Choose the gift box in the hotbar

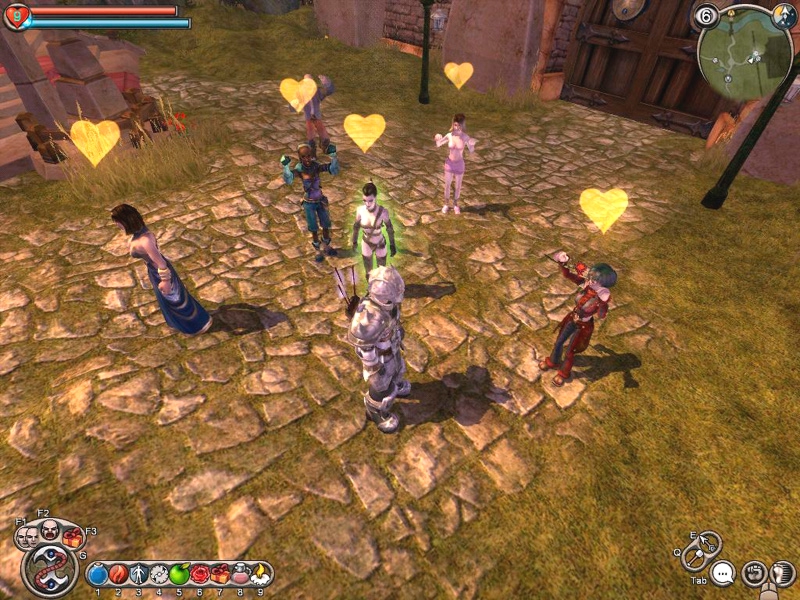pos(219,574)
